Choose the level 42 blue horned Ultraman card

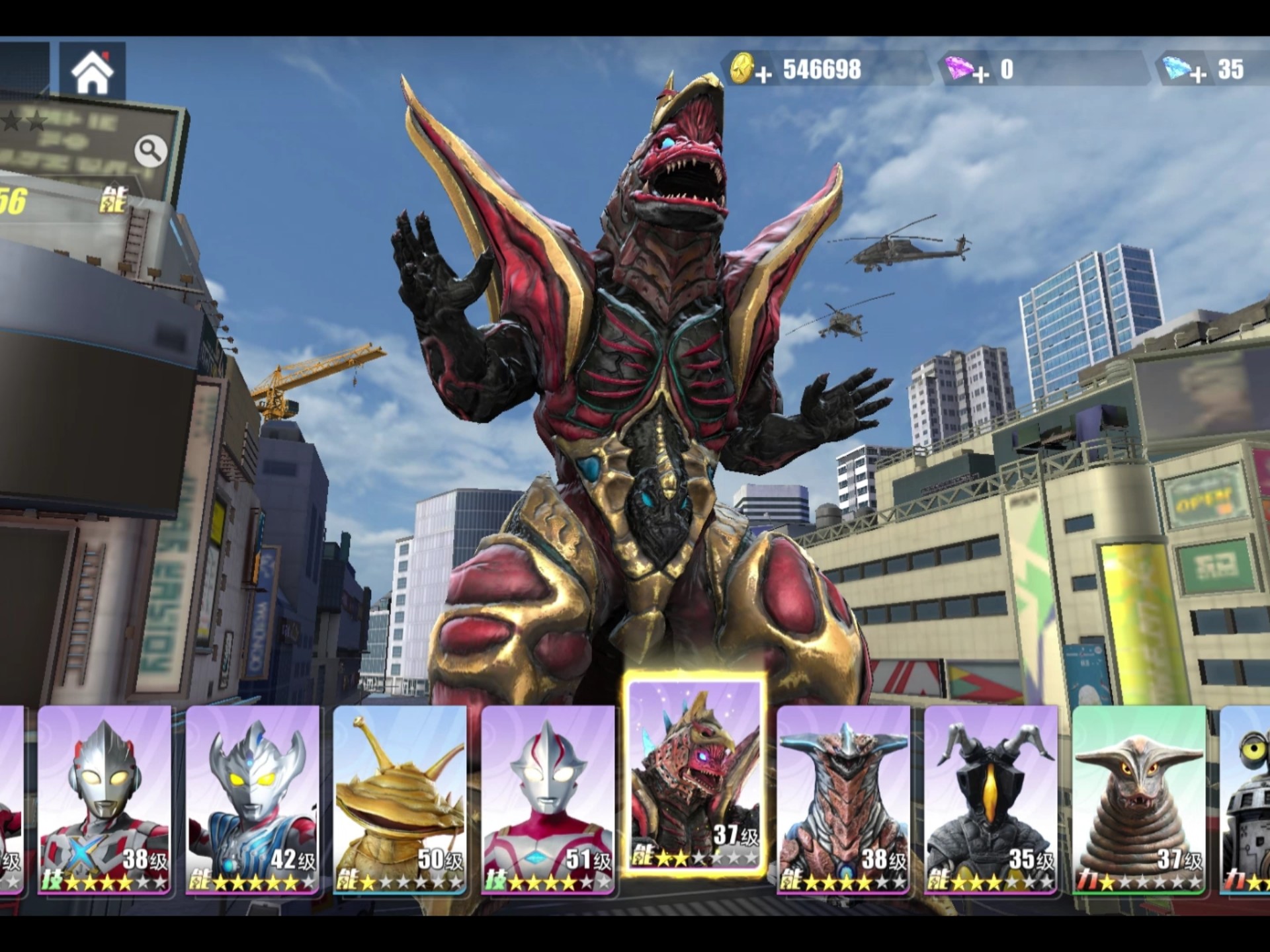[x=252, y=800]
